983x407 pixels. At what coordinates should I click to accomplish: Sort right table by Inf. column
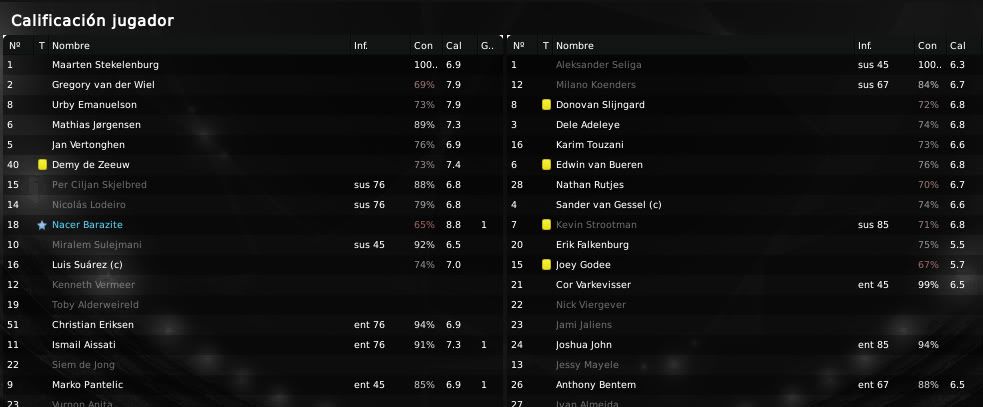click(x=866, y=45)
